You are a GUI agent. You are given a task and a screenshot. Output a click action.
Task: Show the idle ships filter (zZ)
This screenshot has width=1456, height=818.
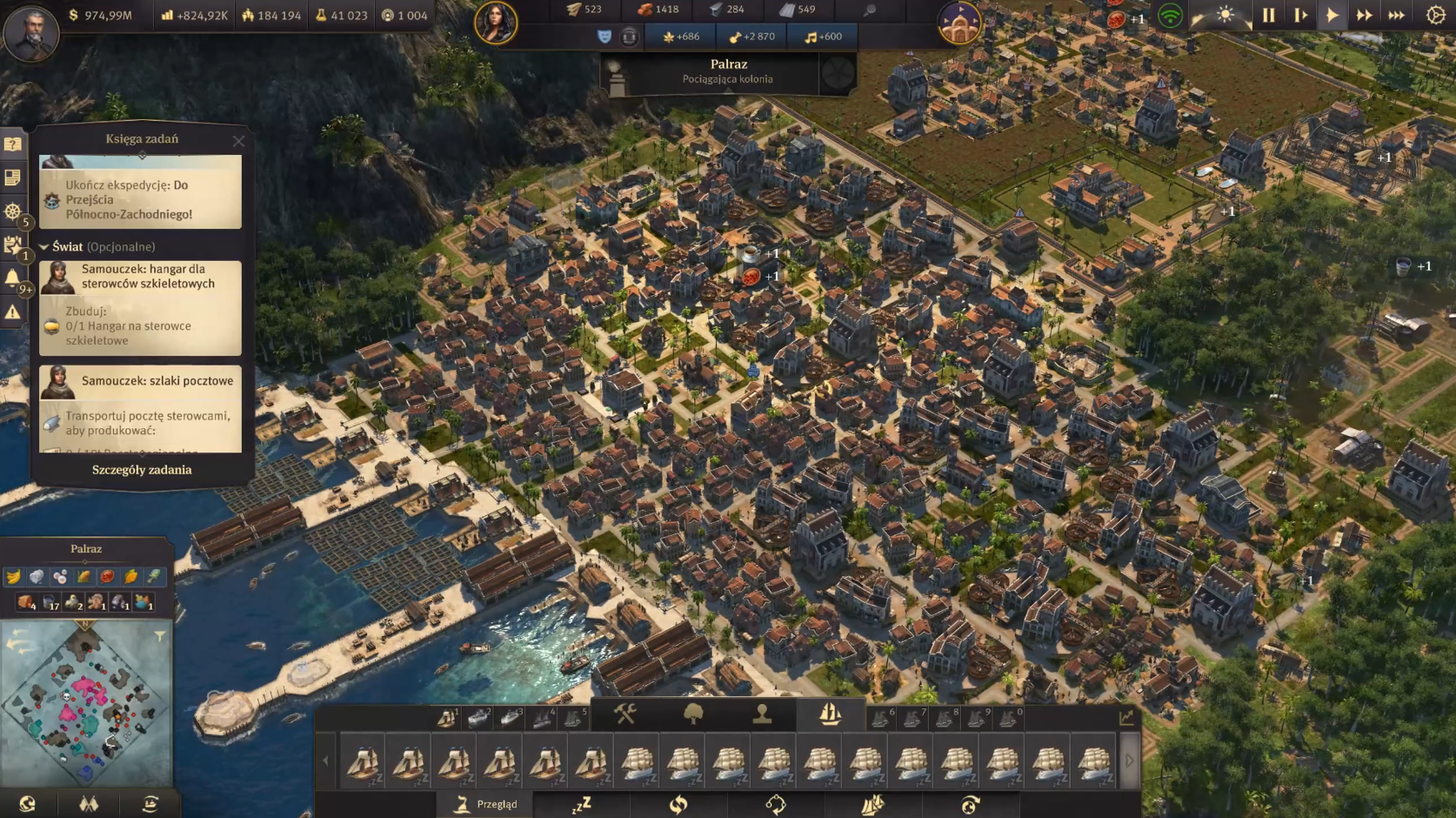coord(581,804)
